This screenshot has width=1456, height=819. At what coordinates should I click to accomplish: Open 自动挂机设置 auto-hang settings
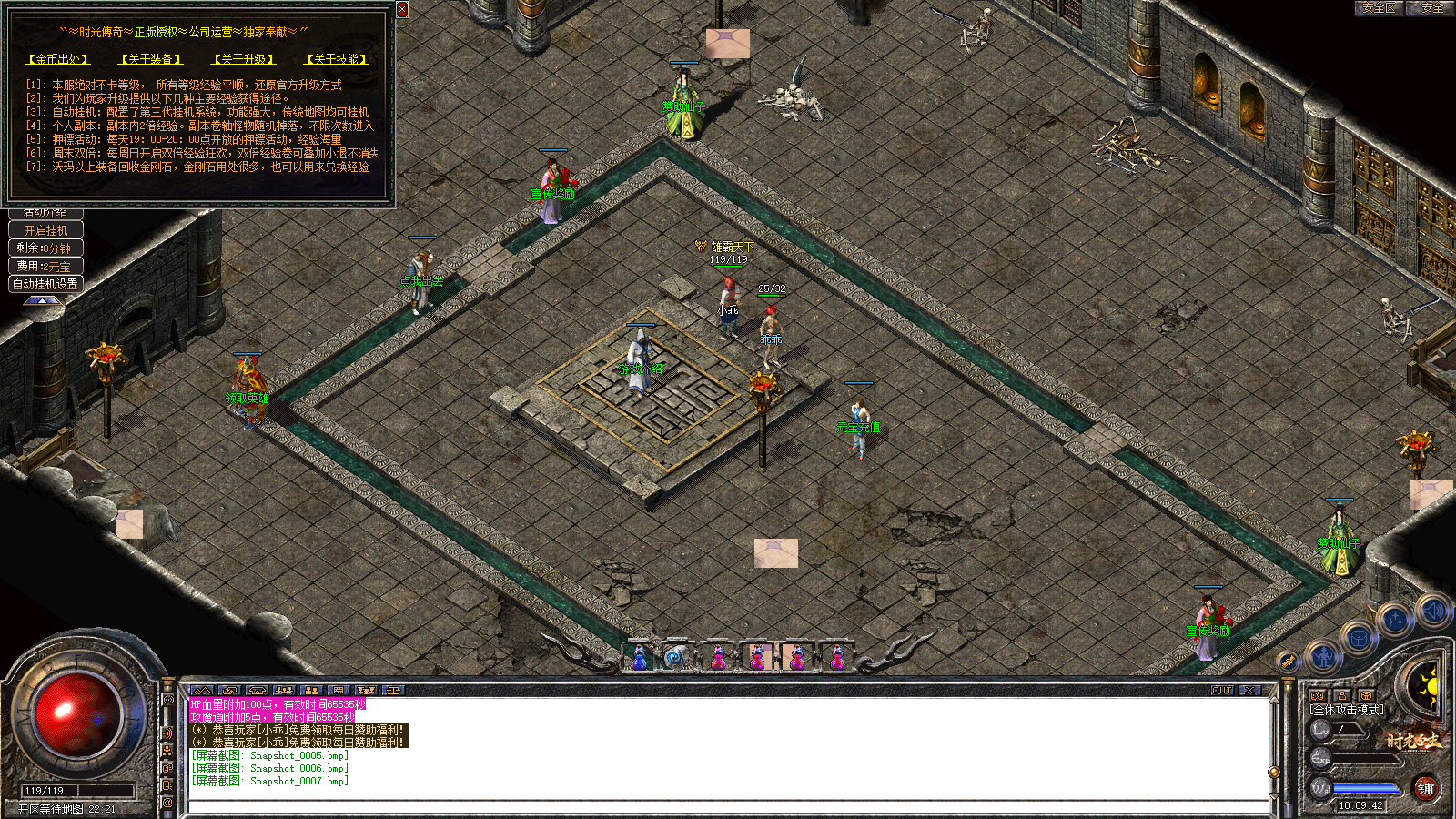pyautogui.click(x=45, y=283)
